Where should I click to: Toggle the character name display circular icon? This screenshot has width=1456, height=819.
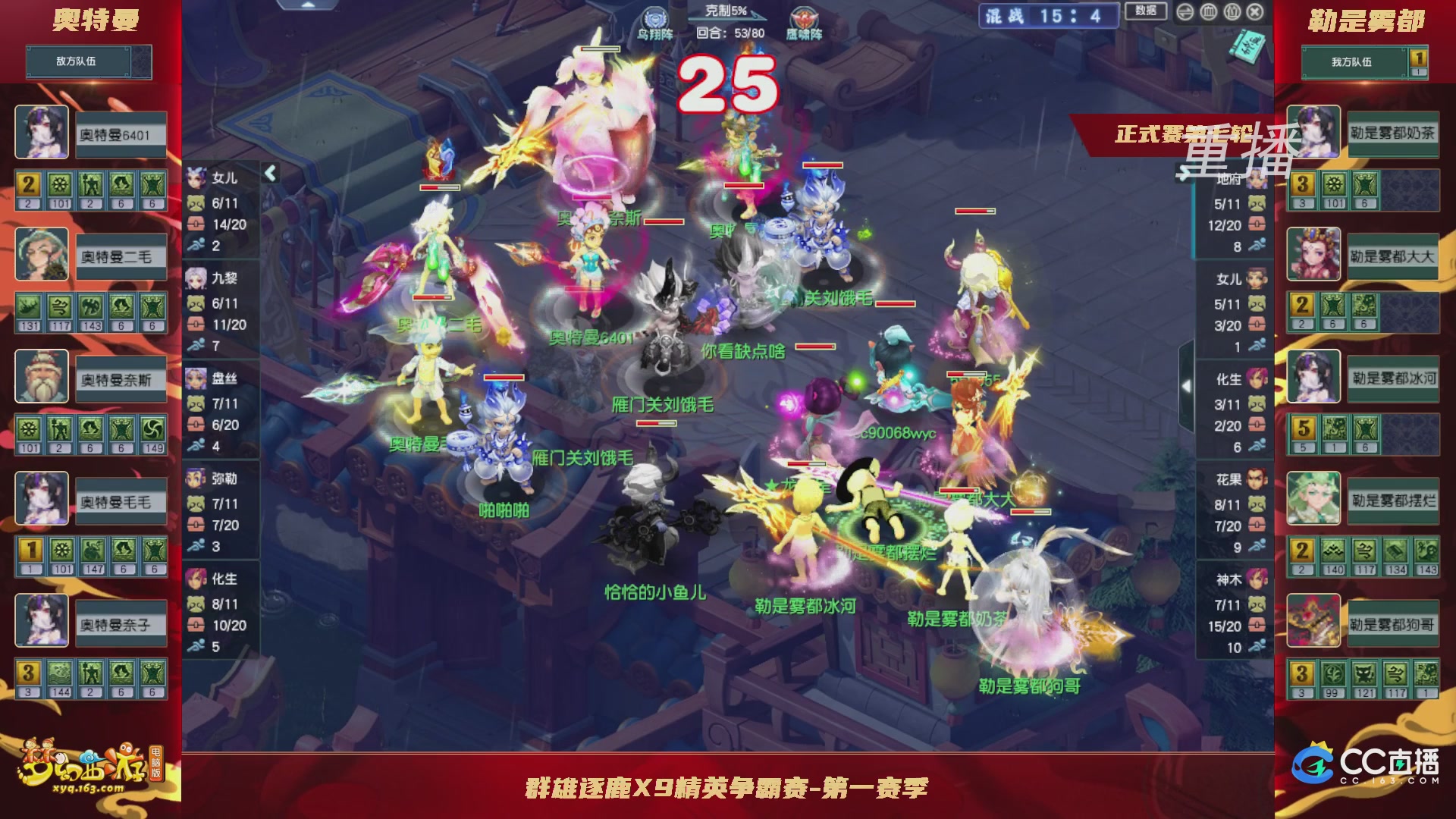[x=1232, y=13]
